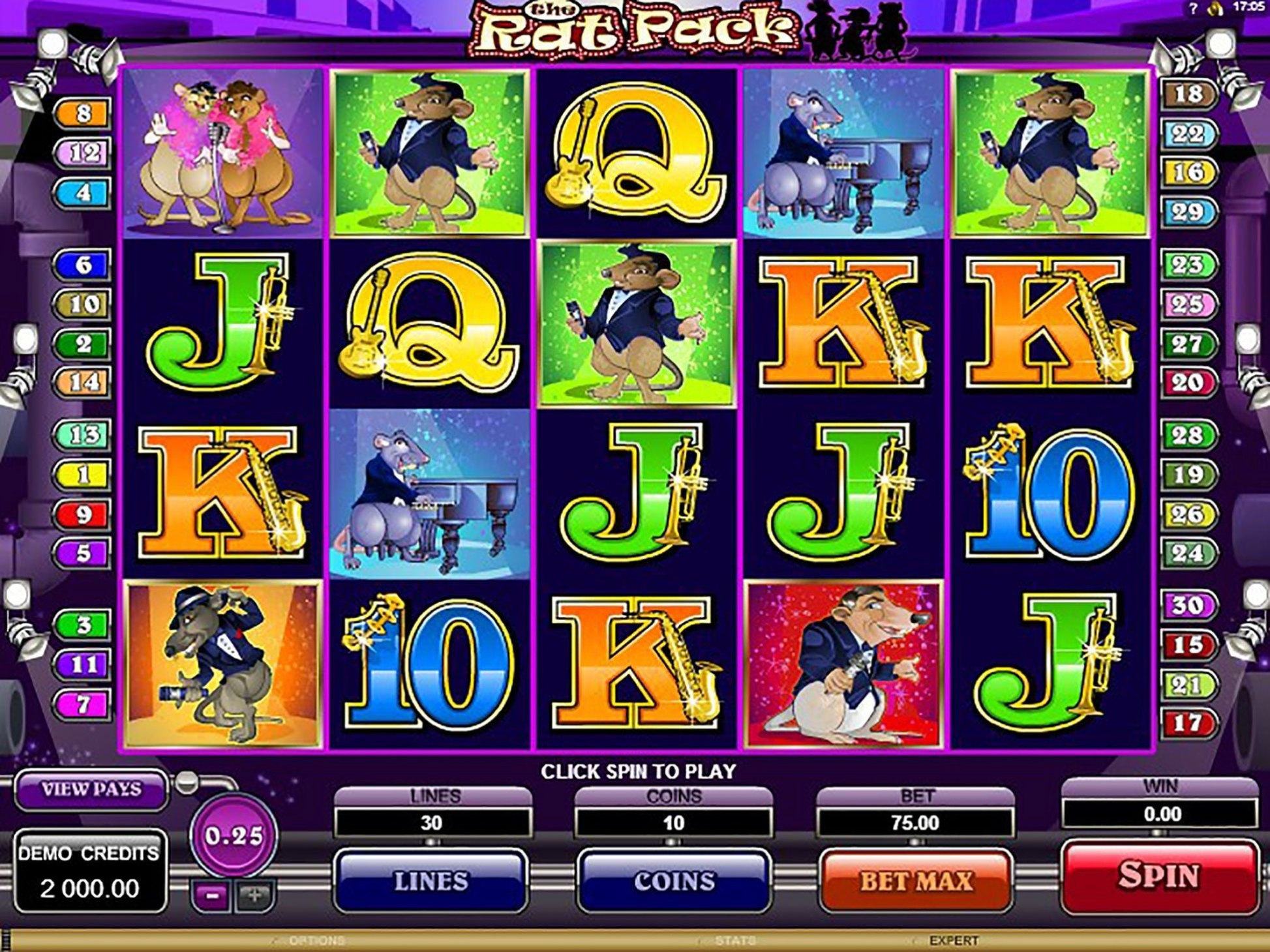Show the Stats panel

click(x=734, y=940)
